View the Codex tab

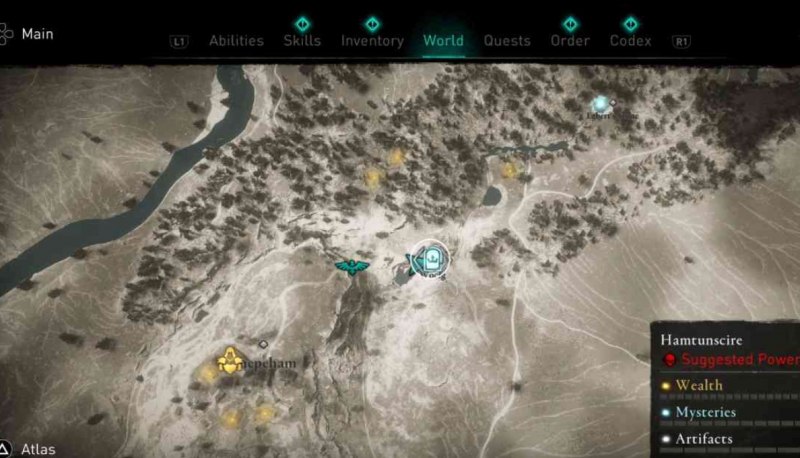(630, 41)
